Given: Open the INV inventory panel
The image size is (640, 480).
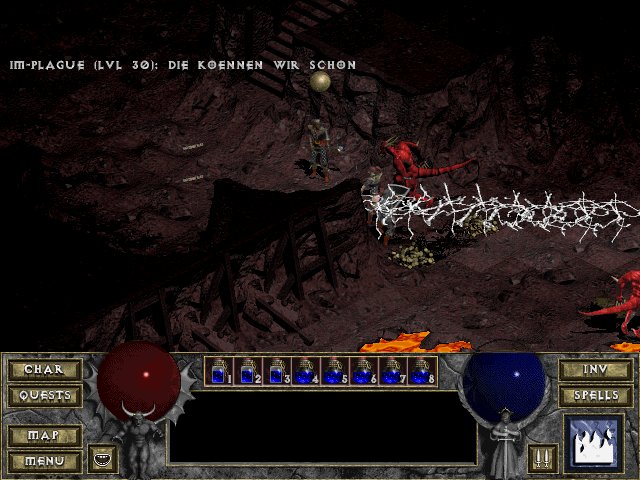Looking at the screenshot, I should (x=595, y=370).
